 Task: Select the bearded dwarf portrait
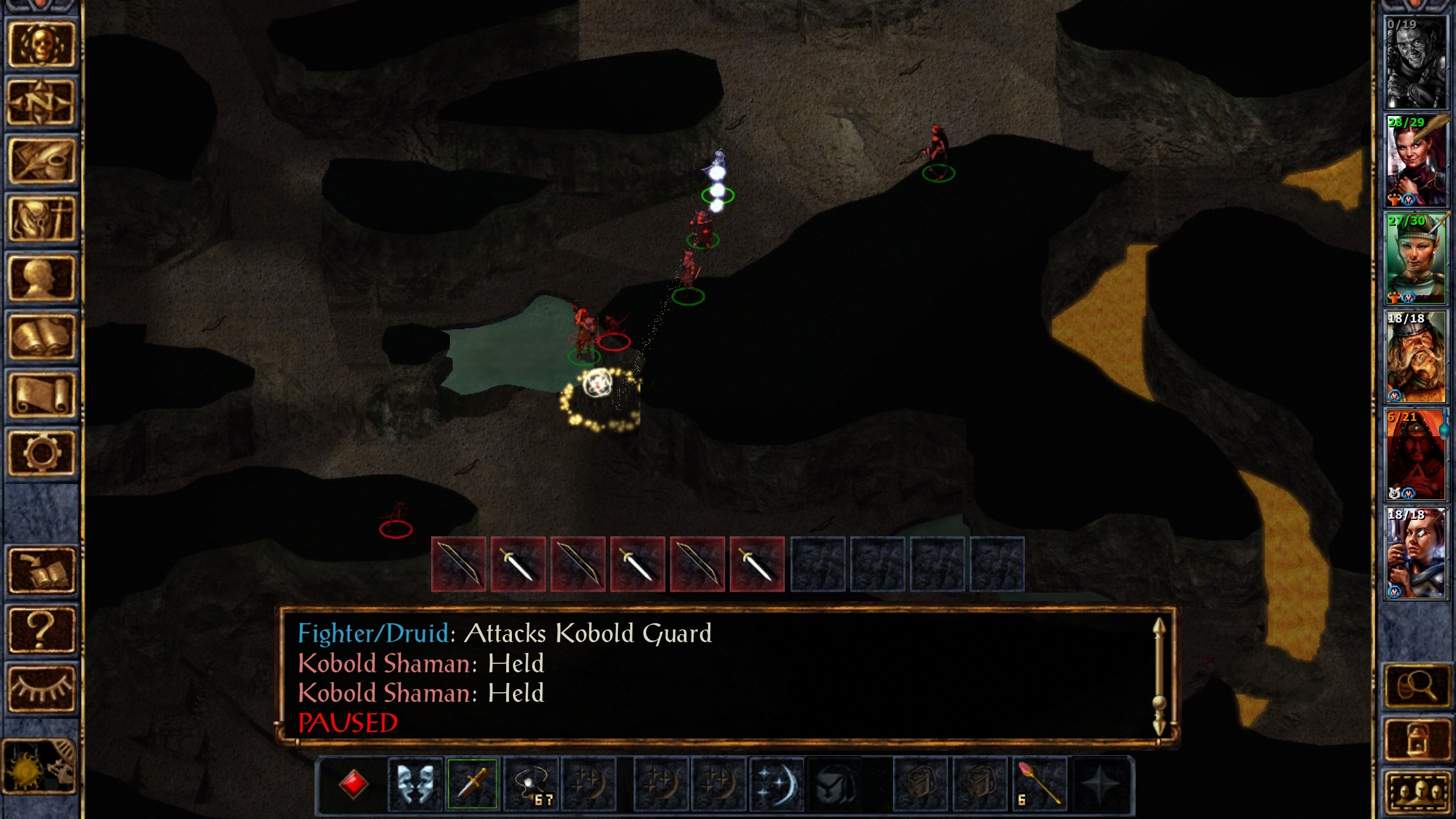coord(1415,357)
